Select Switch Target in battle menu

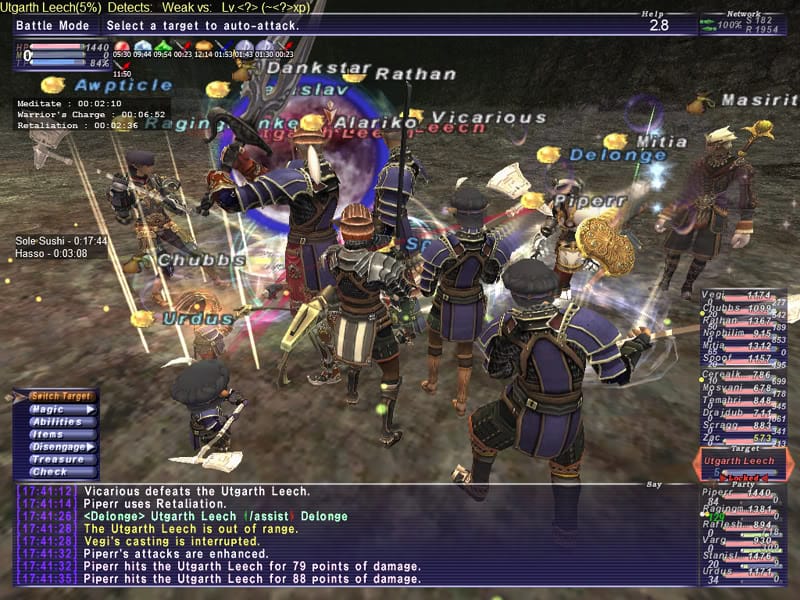62,396
